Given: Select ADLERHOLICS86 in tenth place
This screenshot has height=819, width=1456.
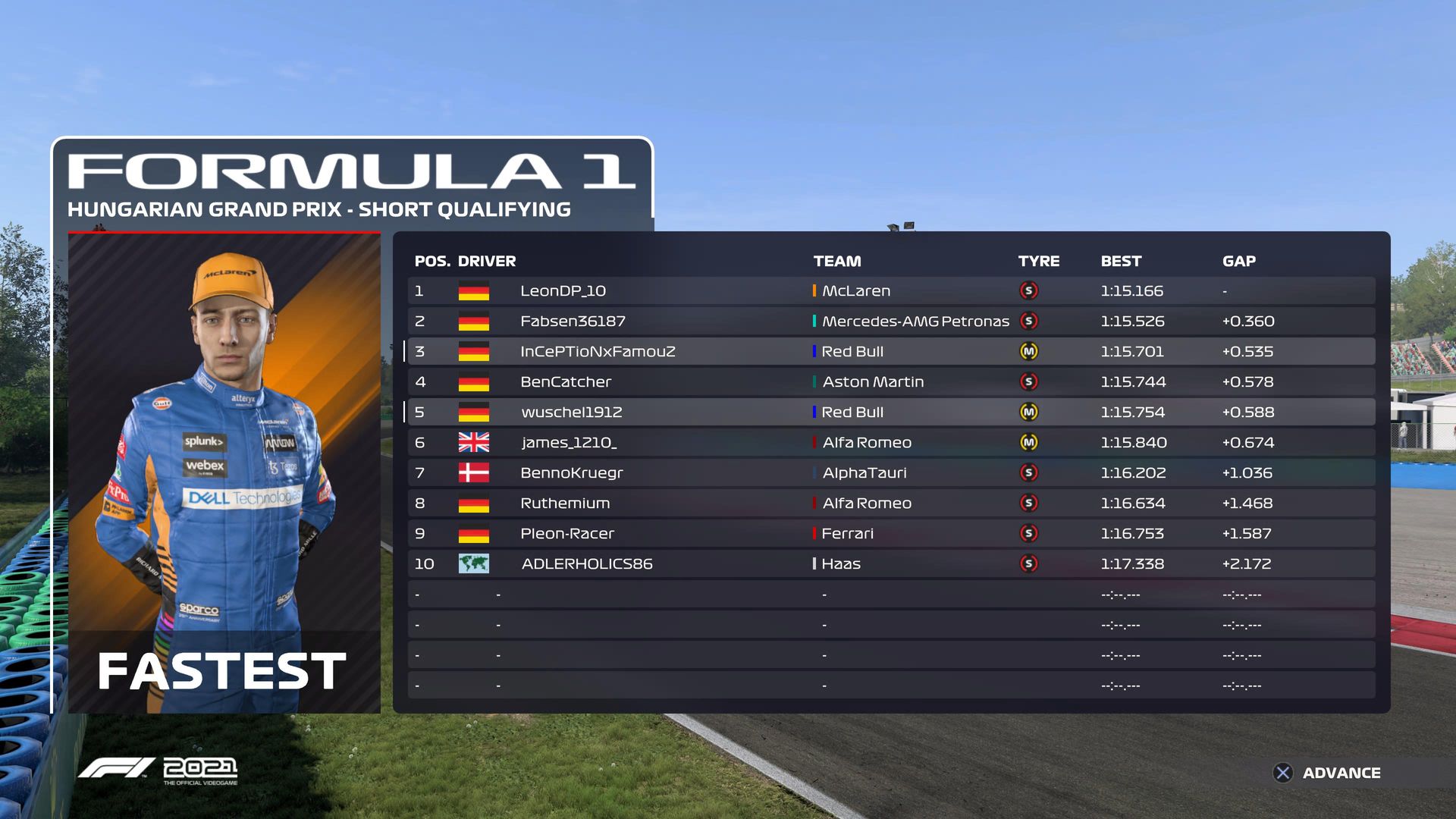Looking at the screenshot, I should click(891, 563).
